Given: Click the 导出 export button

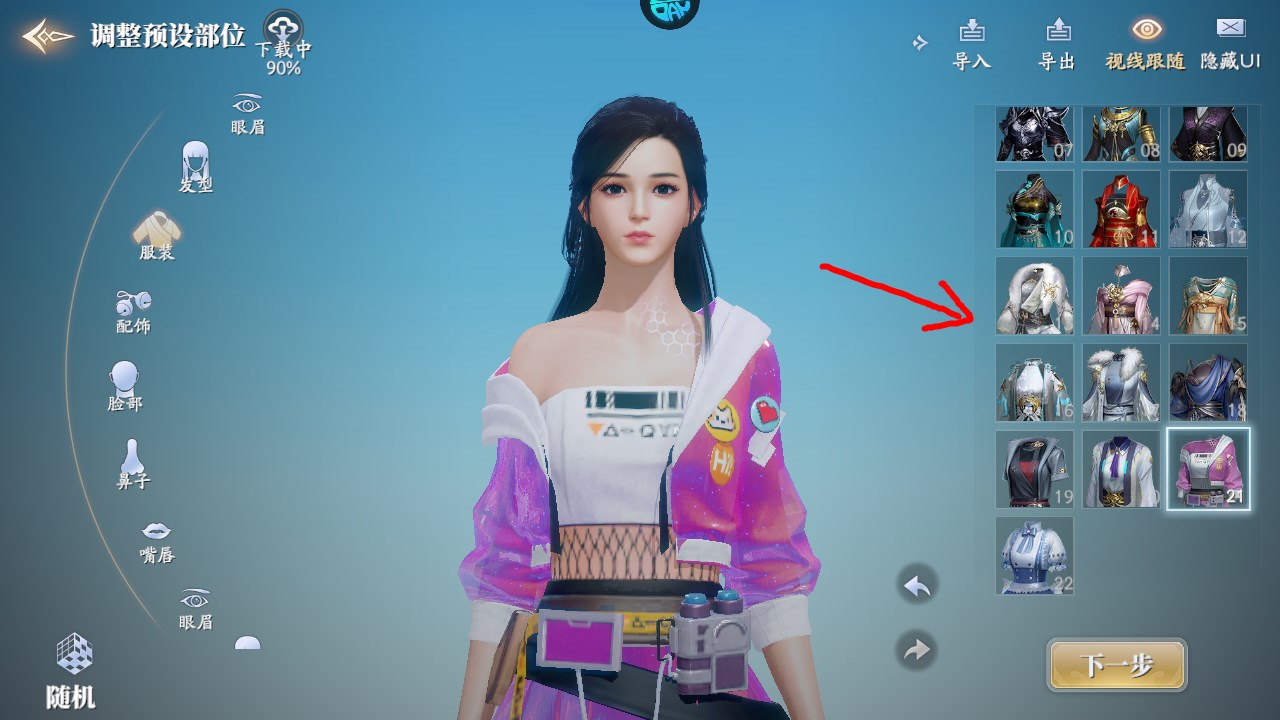Looking at the screenshot, I should point(1056,44).
